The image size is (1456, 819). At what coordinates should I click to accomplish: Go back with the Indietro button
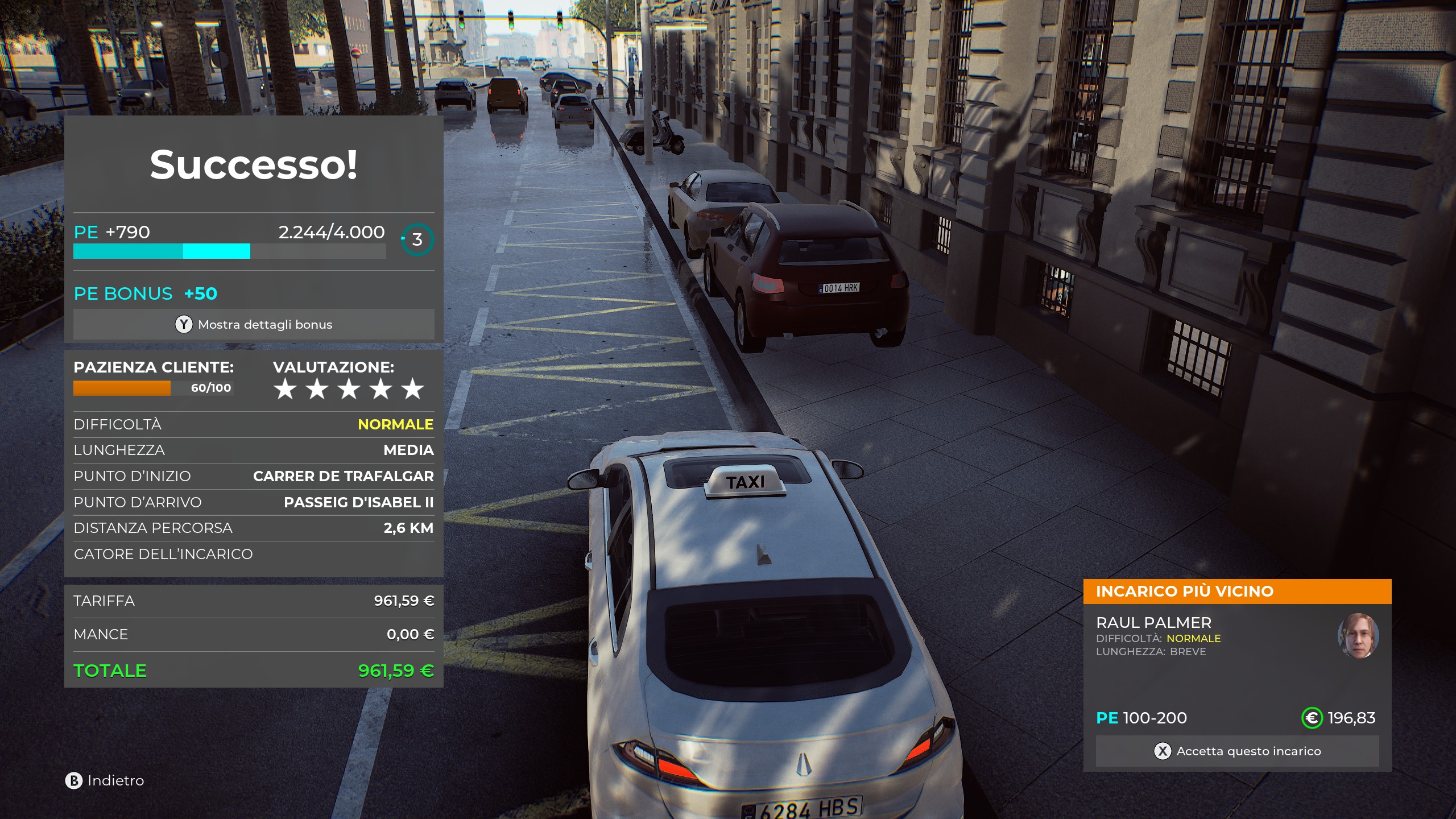[105, 781]
